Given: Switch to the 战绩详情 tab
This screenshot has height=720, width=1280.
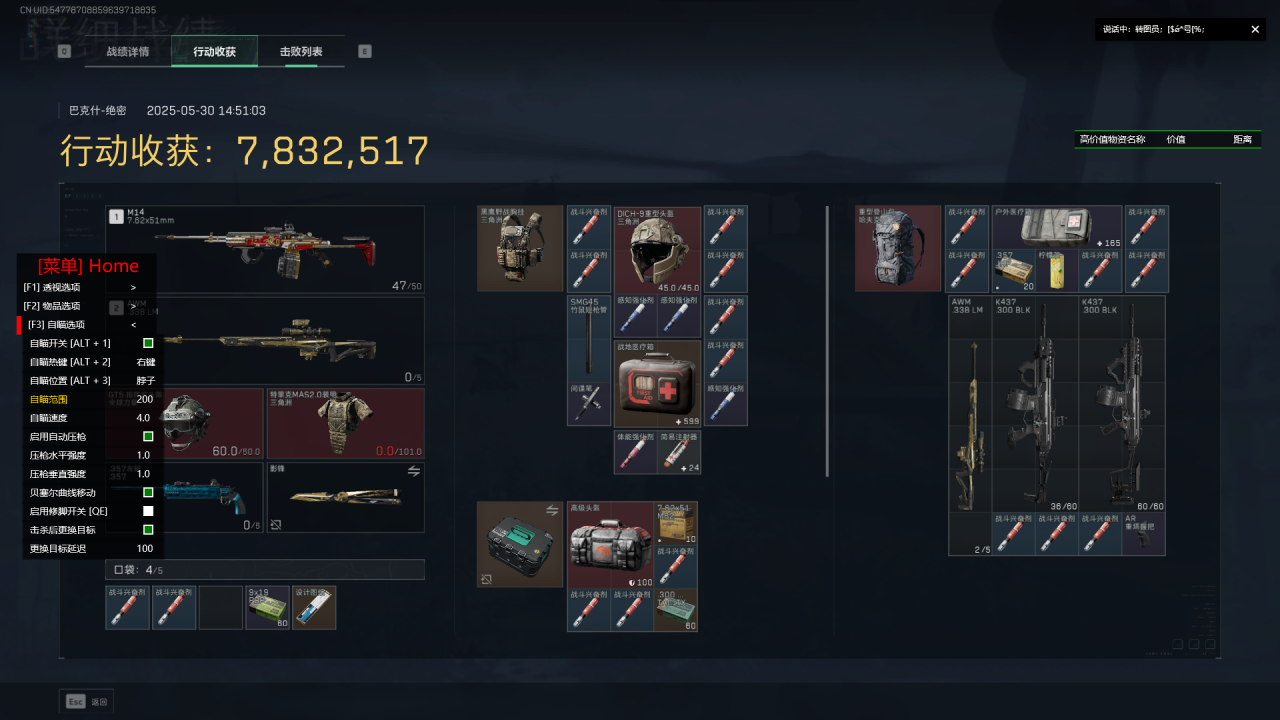Looking at the screenshot, I should point(128,51).
